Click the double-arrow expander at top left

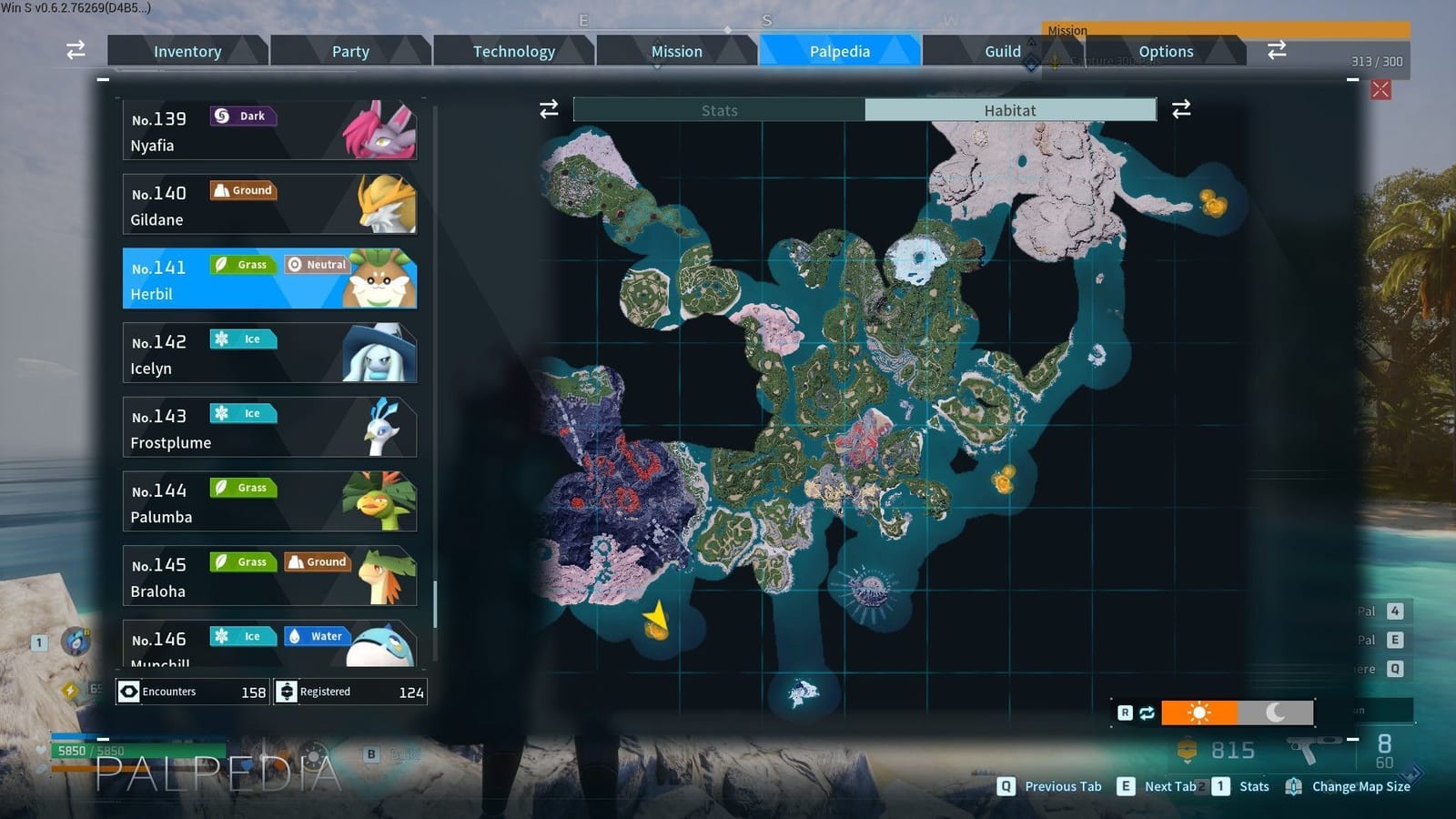pyautogui.click(x=75, y=51)
